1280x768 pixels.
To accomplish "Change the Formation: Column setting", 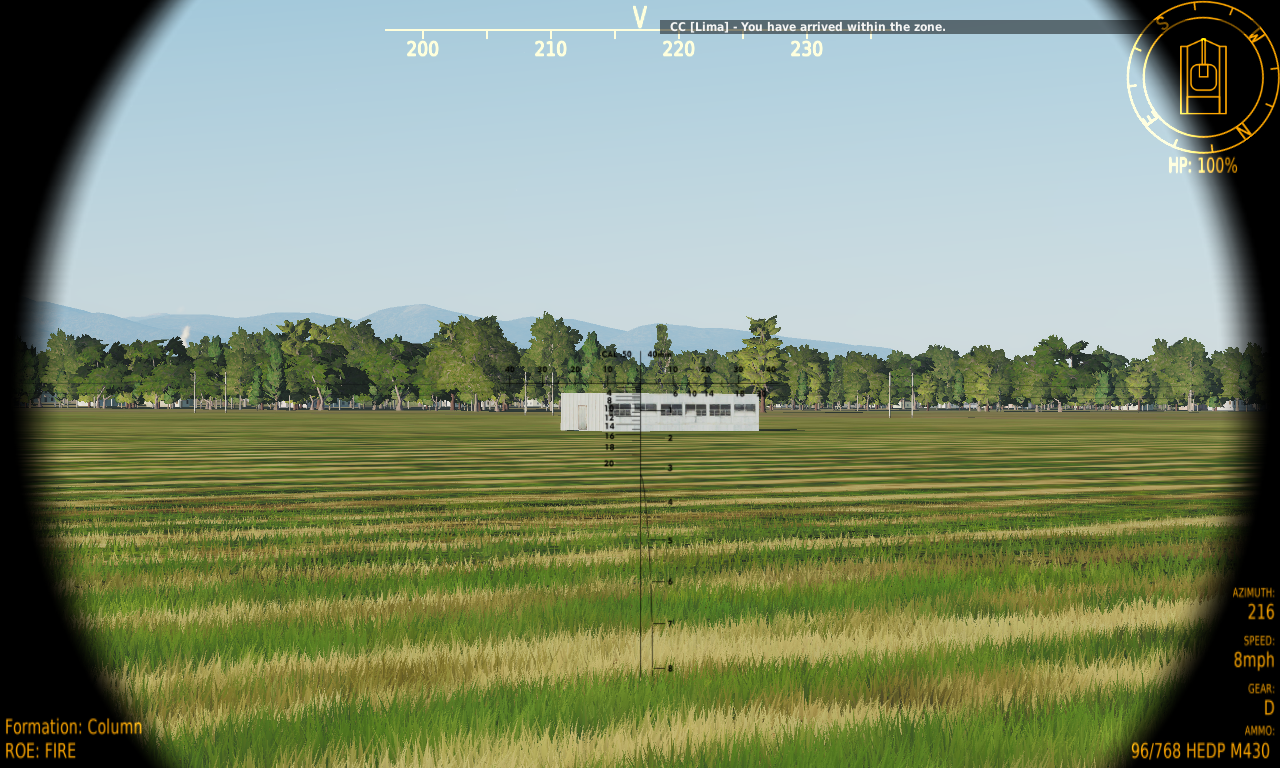I will [x=74, y=727].
